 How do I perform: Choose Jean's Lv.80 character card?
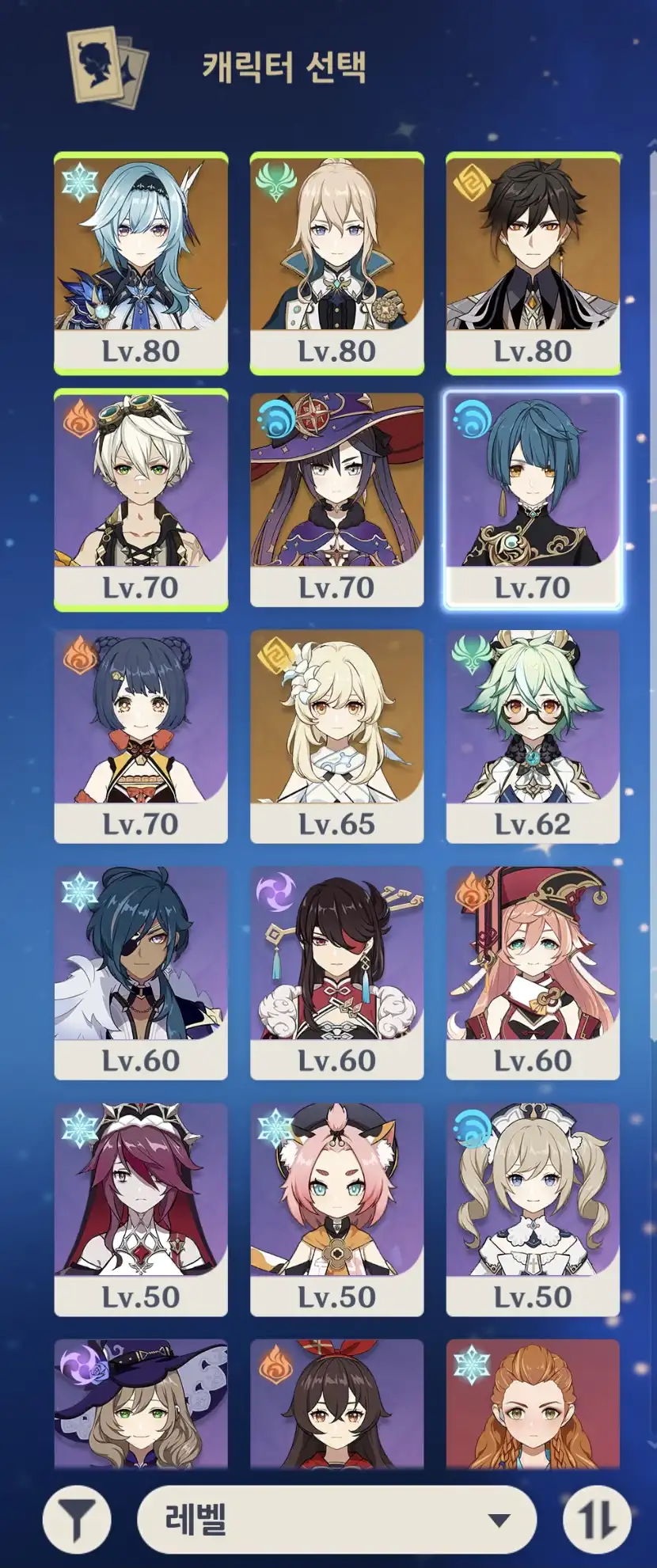tap(337, 263)
